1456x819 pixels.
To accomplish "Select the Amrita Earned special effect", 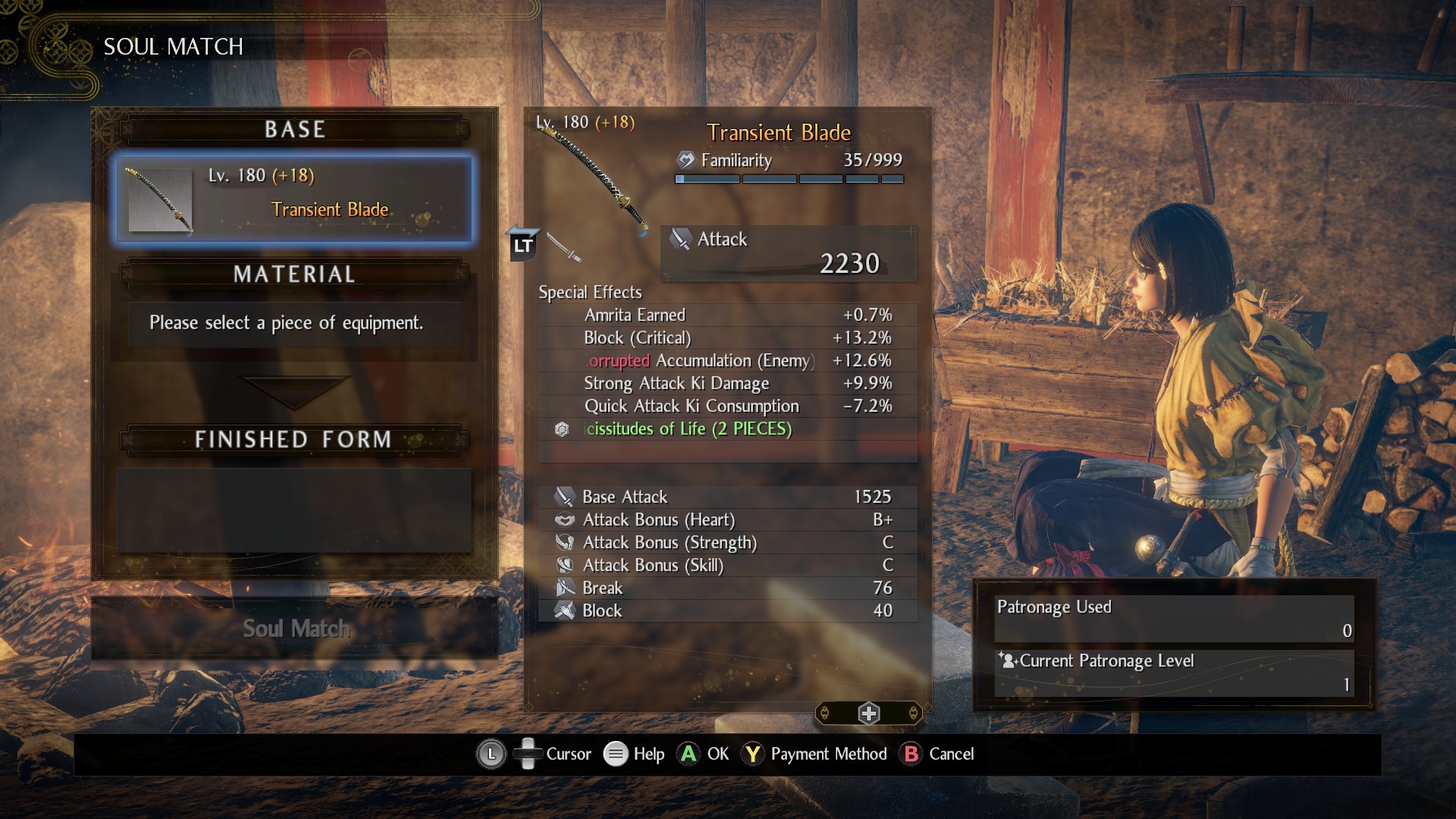I will (x=726, y=315).
